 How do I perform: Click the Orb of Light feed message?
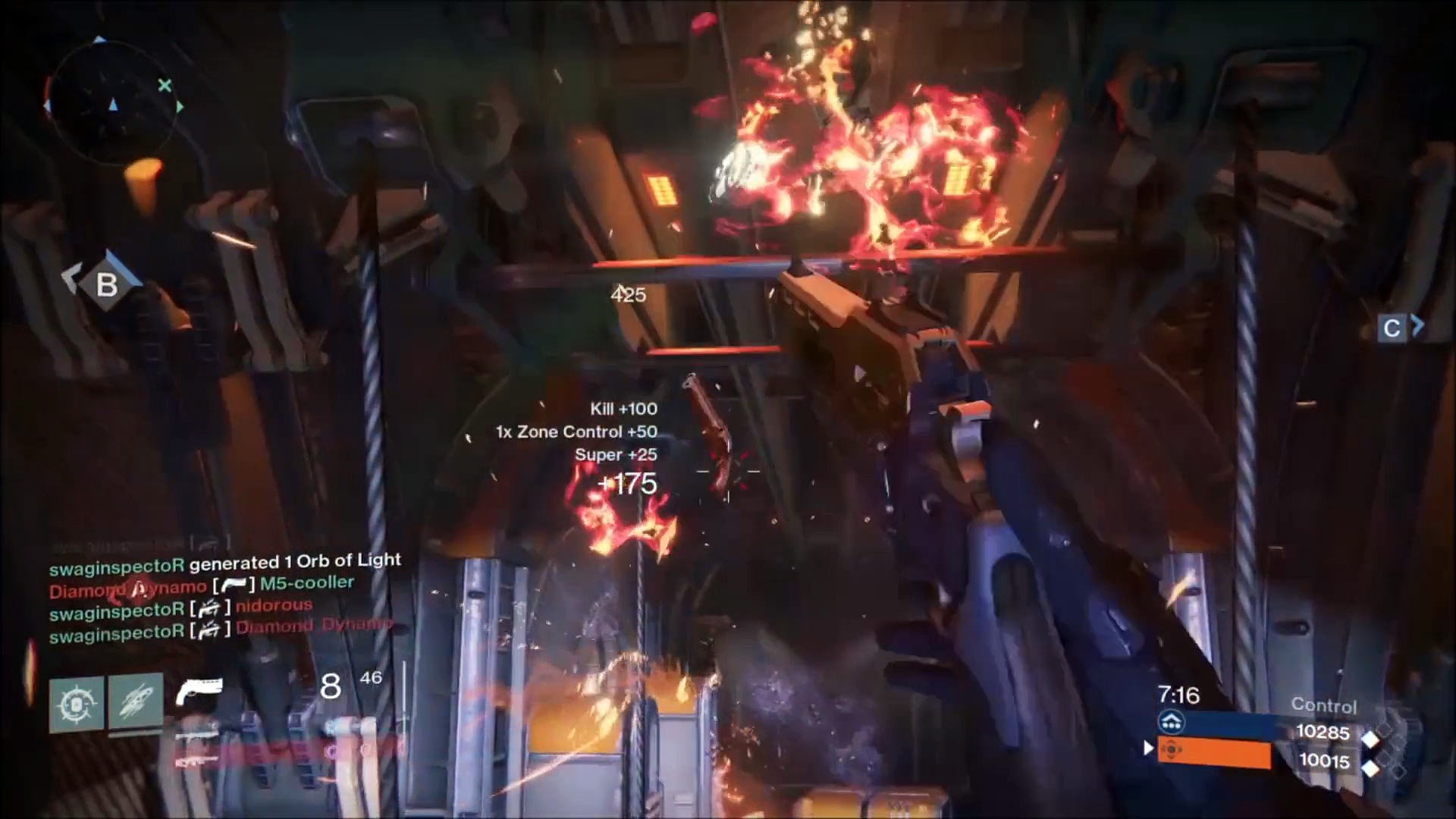(224, 563)
